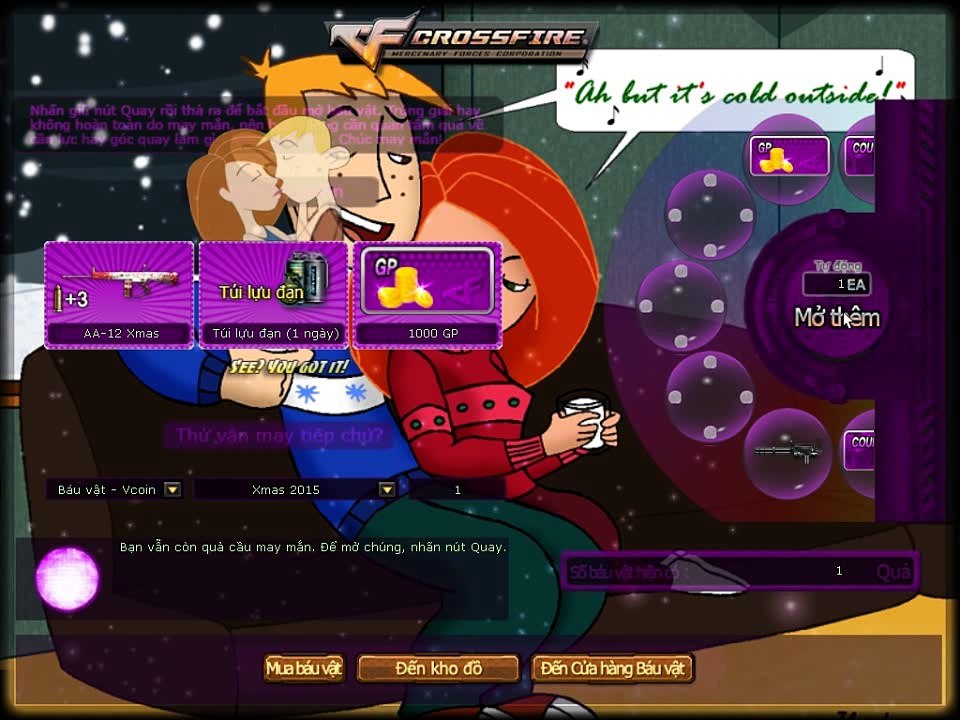Click the glowing pink lucky orb

[68, 578]
